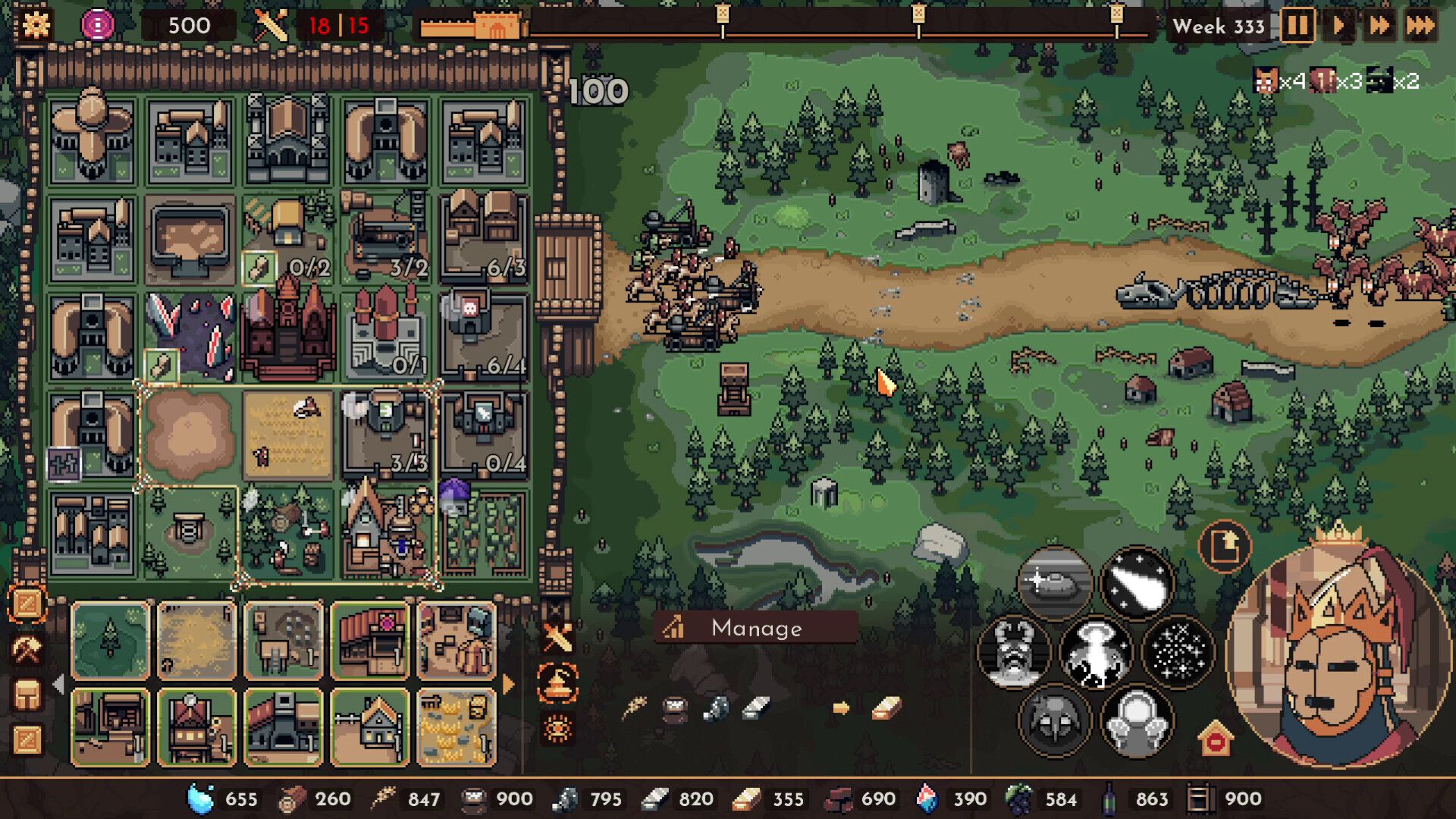
Task: Activate the mushroom cloud explosion ability
Action: [x=1095, y=652]
